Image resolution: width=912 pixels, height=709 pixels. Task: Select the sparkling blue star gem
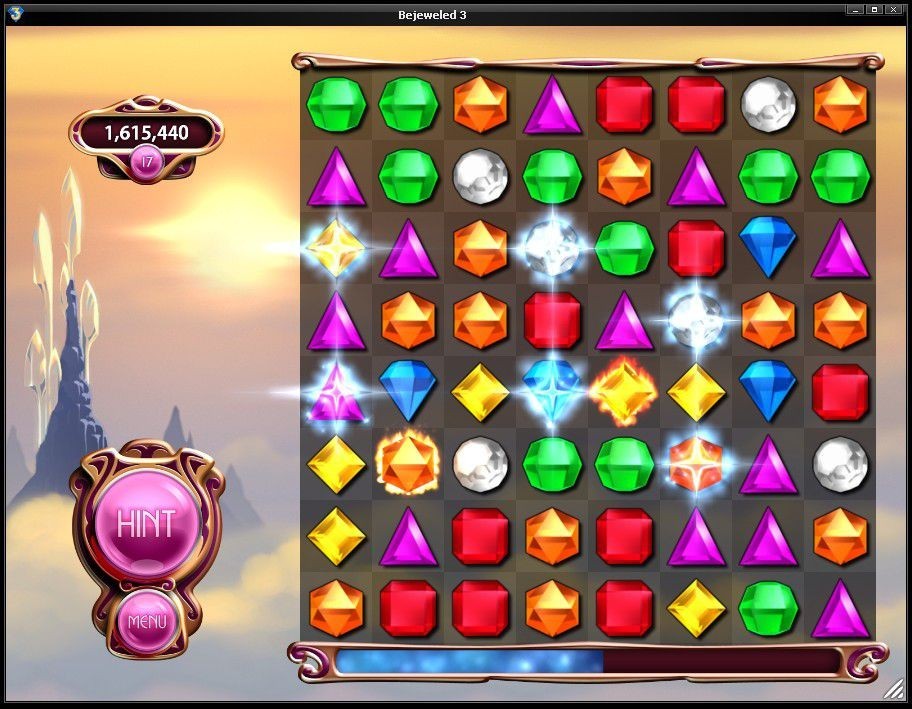pos(552,390)
